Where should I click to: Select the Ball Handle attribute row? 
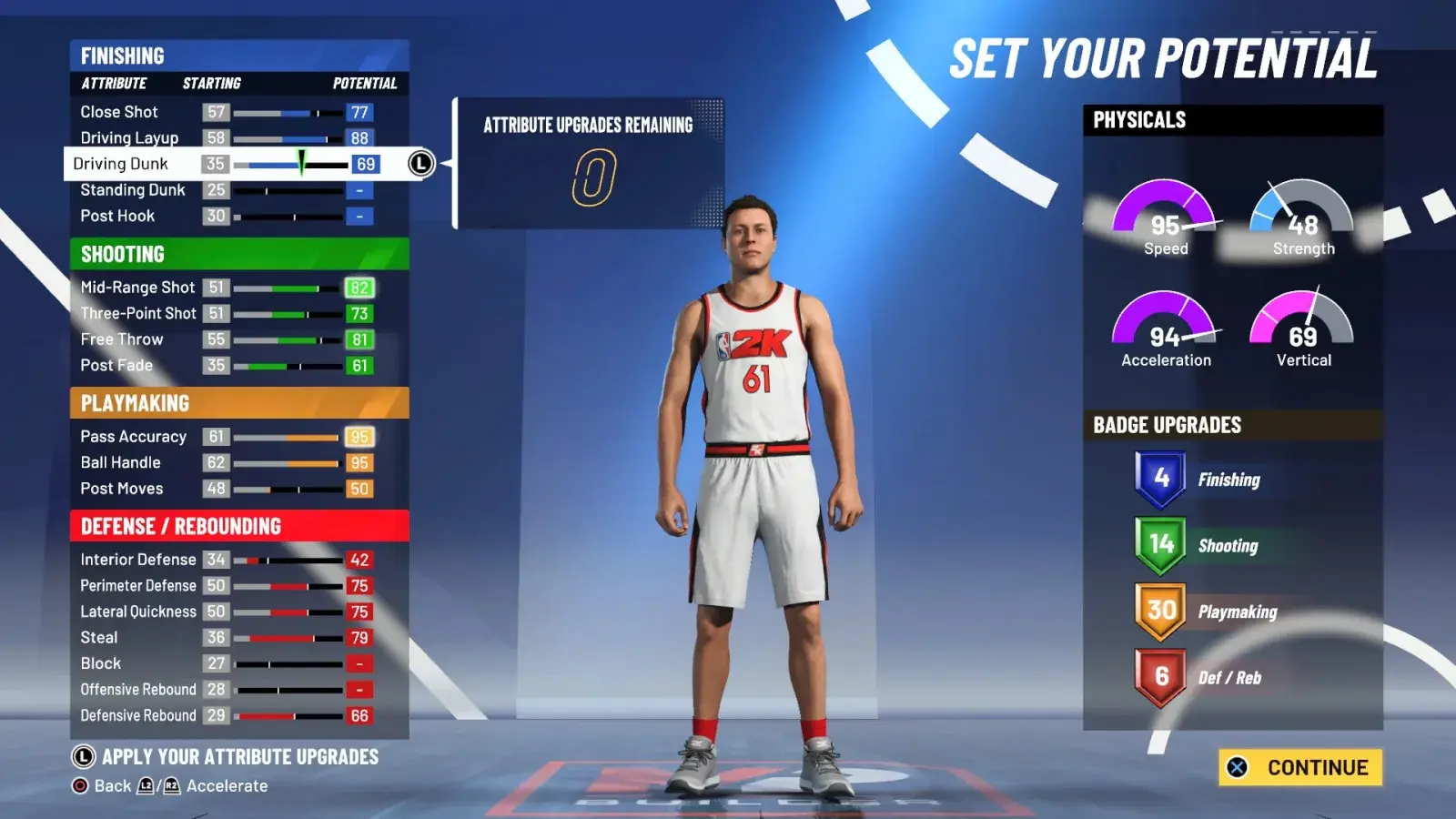point(227,463)
